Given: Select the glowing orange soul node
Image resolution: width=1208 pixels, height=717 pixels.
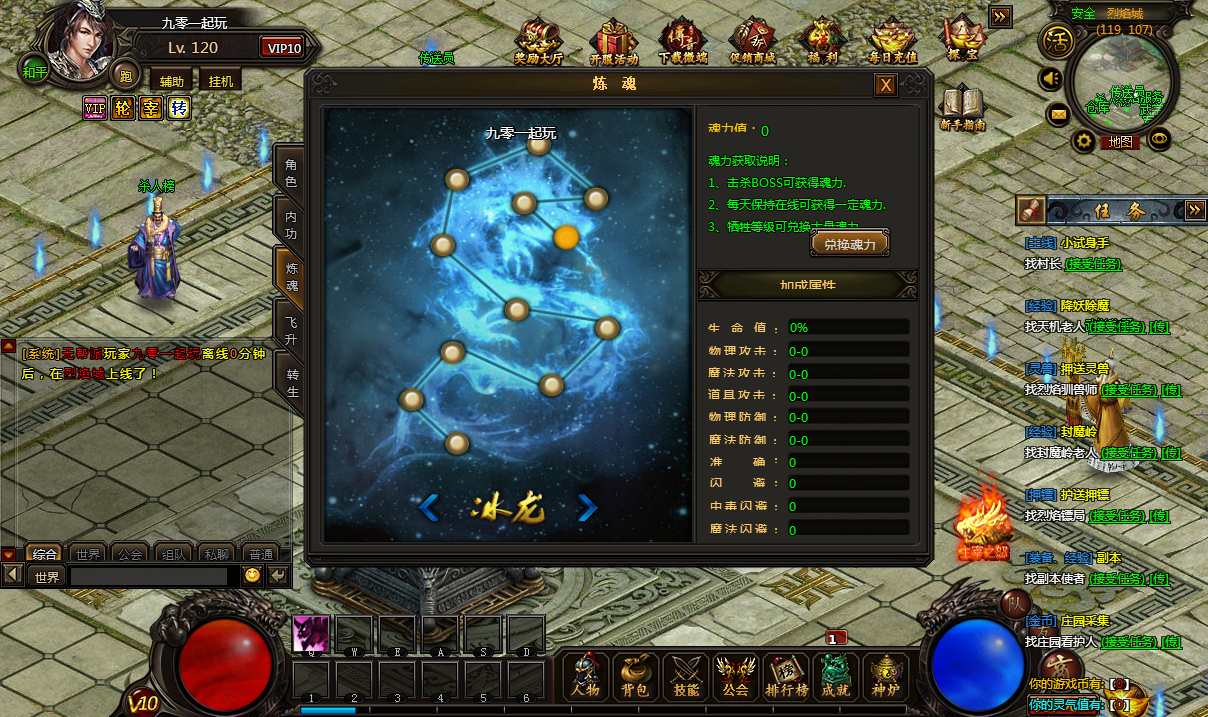Looking at the screenshot, I should 566,237.
